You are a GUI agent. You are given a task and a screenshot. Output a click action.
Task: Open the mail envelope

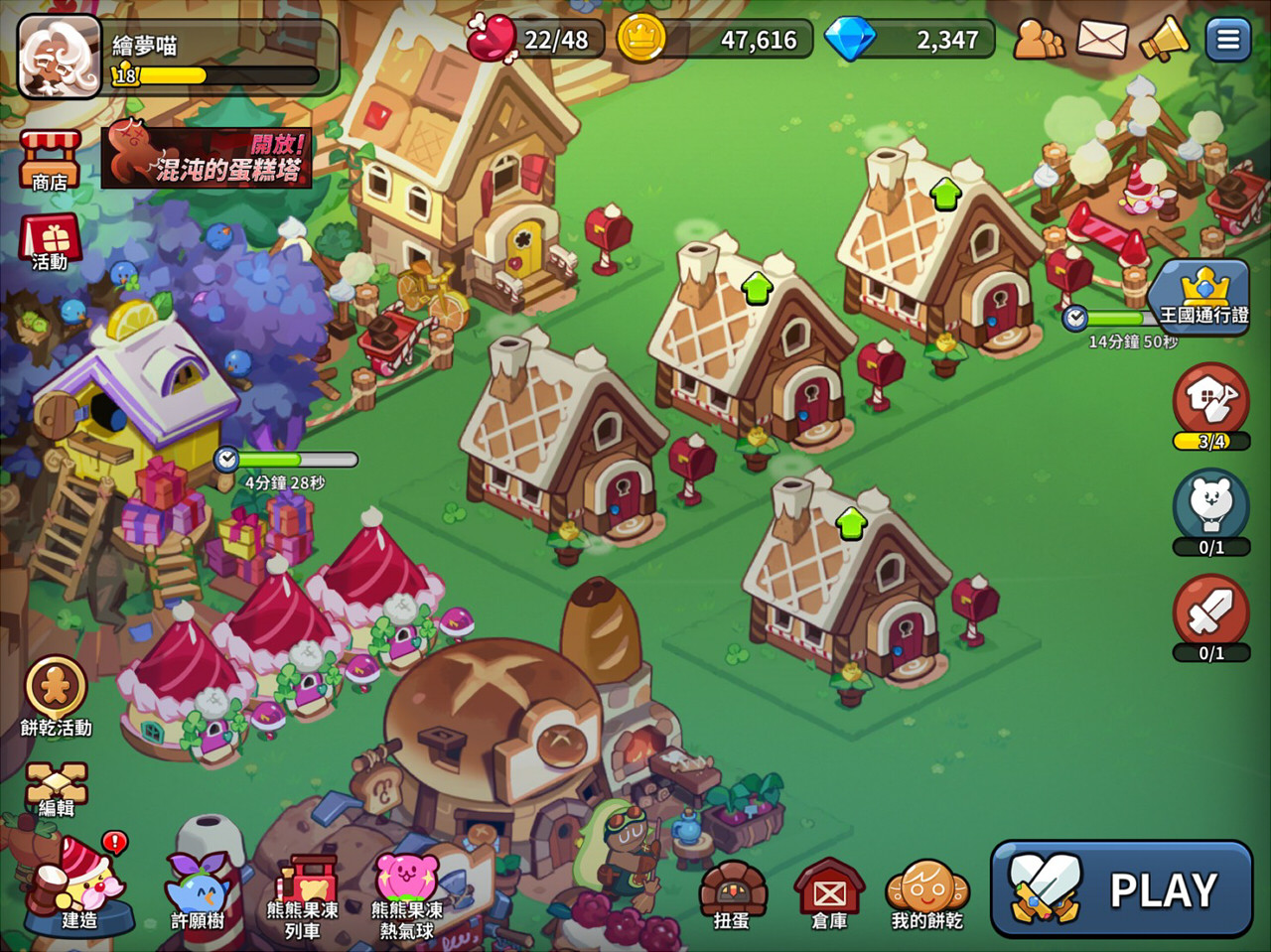[x=1101, y=40]
